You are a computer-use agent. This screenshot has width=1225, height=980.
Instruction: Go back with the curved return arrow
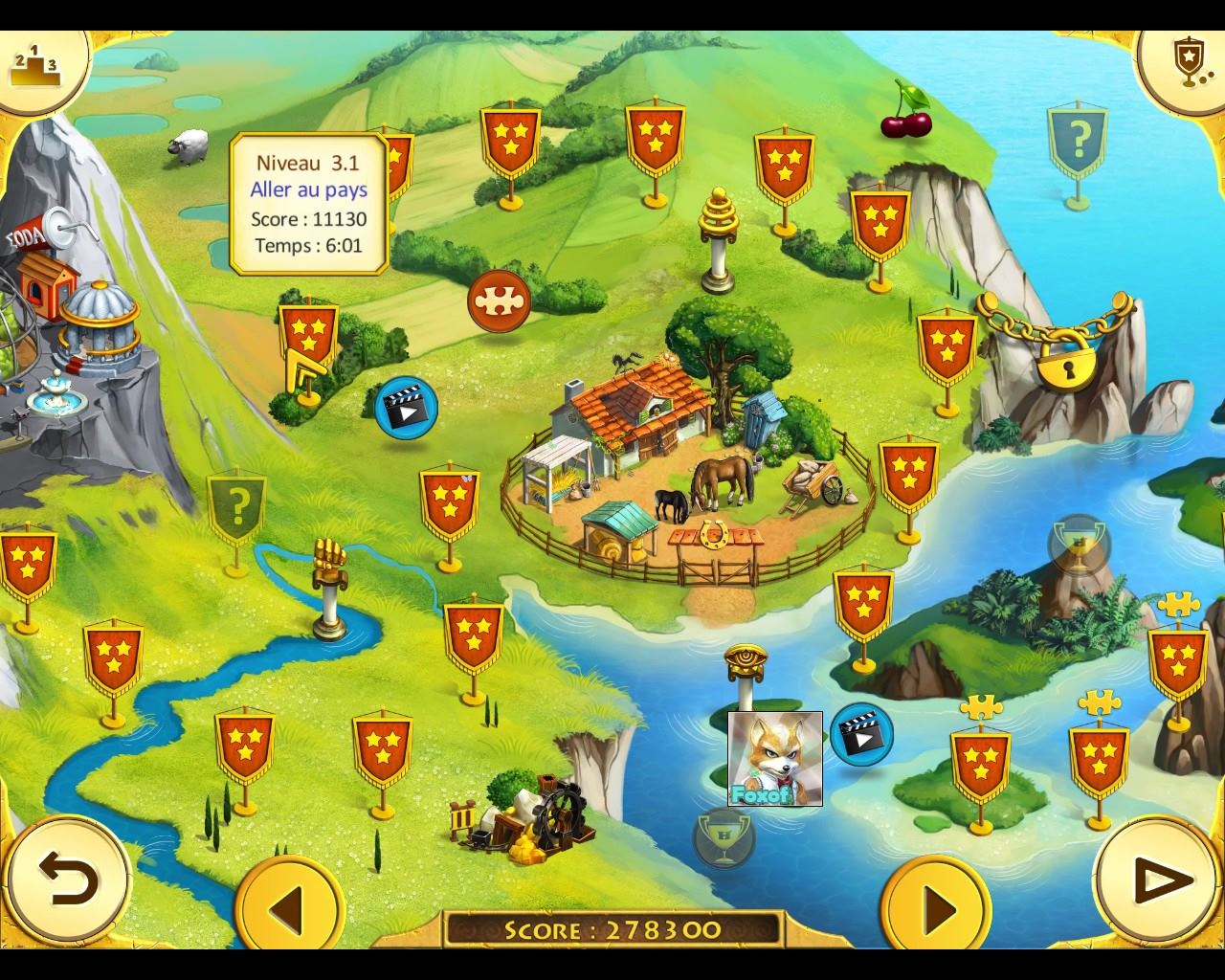(69, 879)
